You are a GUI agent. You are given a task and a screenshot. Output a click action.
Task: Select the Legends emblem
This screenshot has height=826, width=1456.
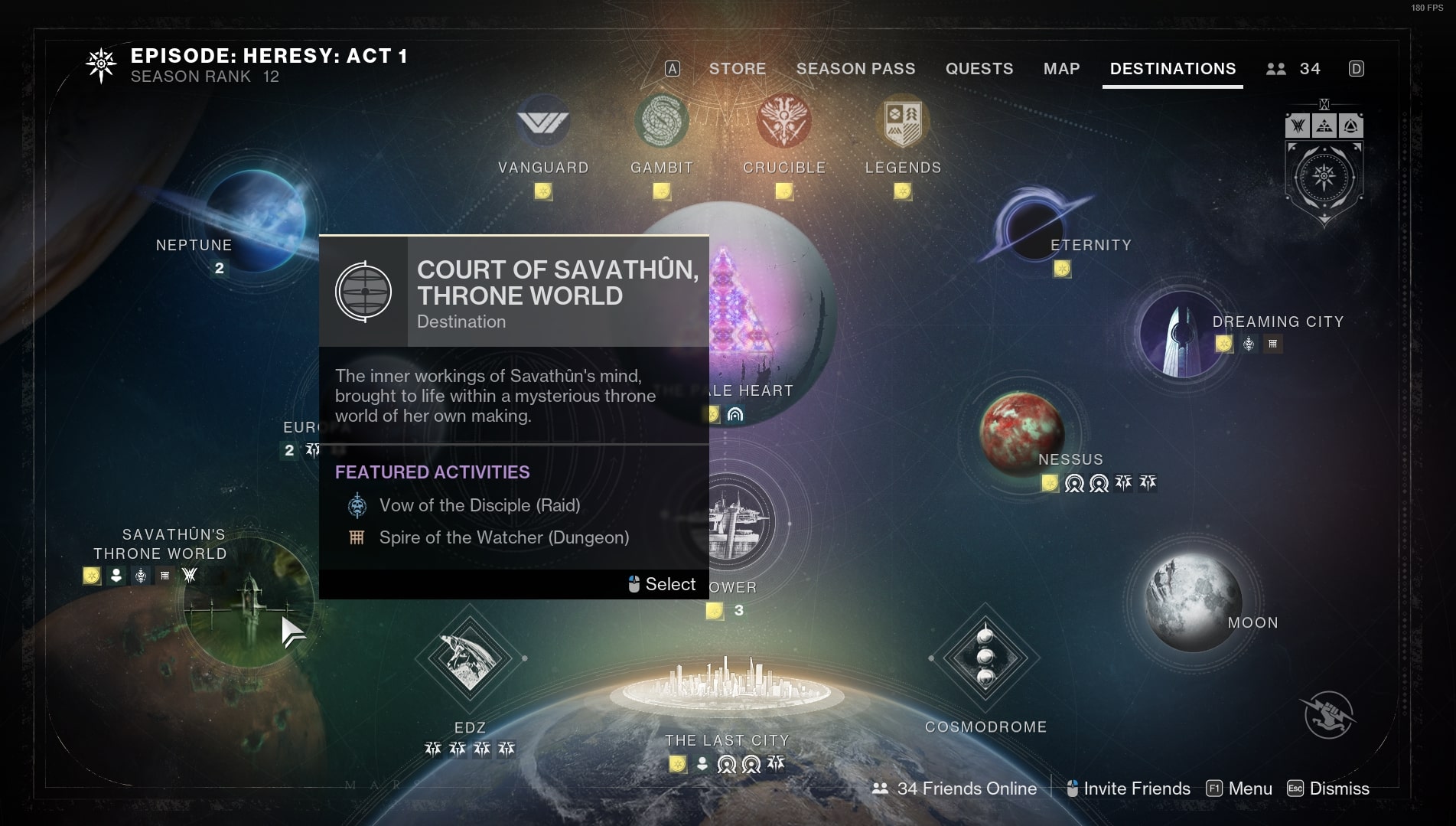(903, 121)
